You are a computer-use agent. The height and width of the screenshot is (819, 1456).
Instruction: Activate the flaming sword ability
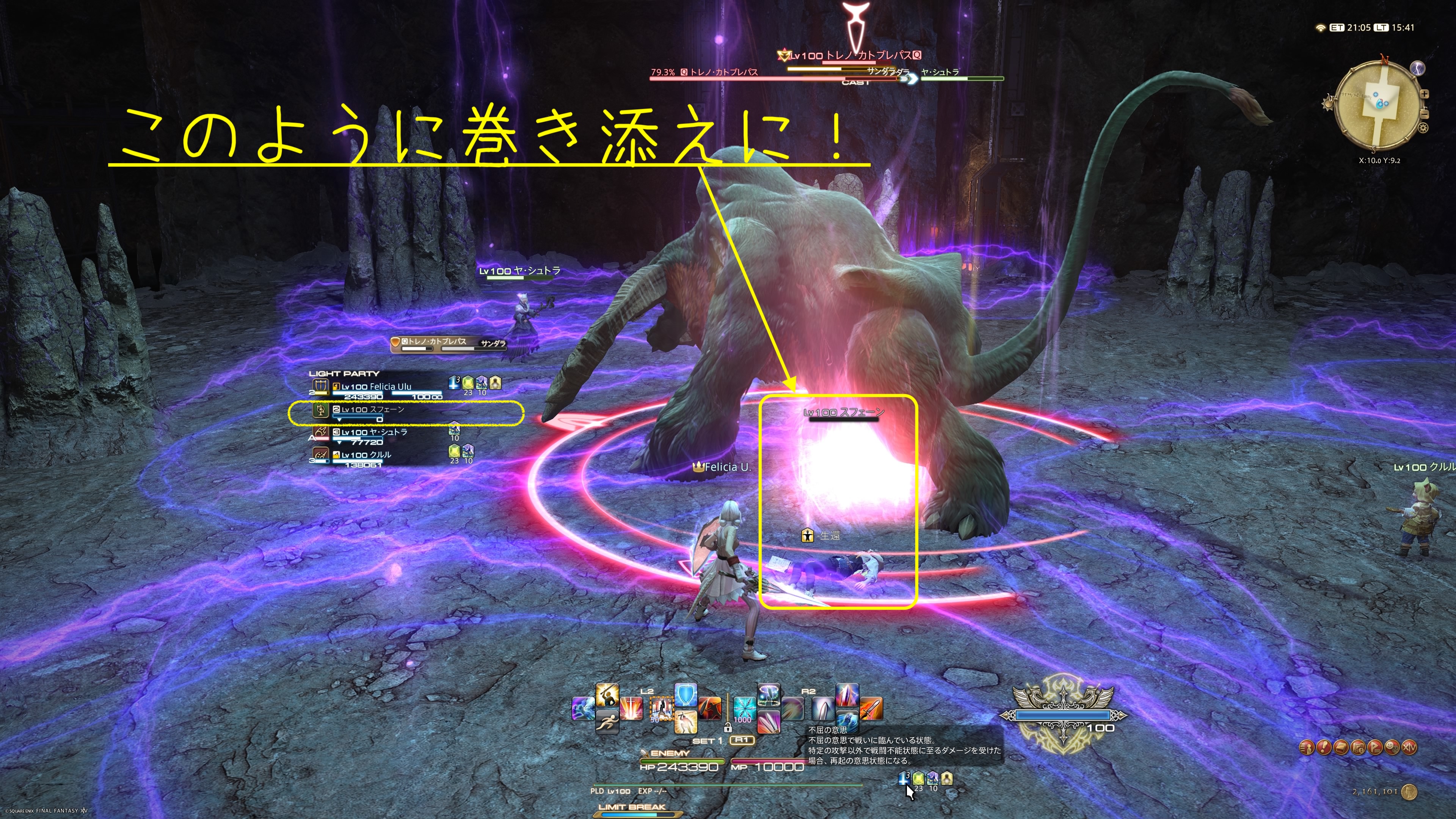871,708
